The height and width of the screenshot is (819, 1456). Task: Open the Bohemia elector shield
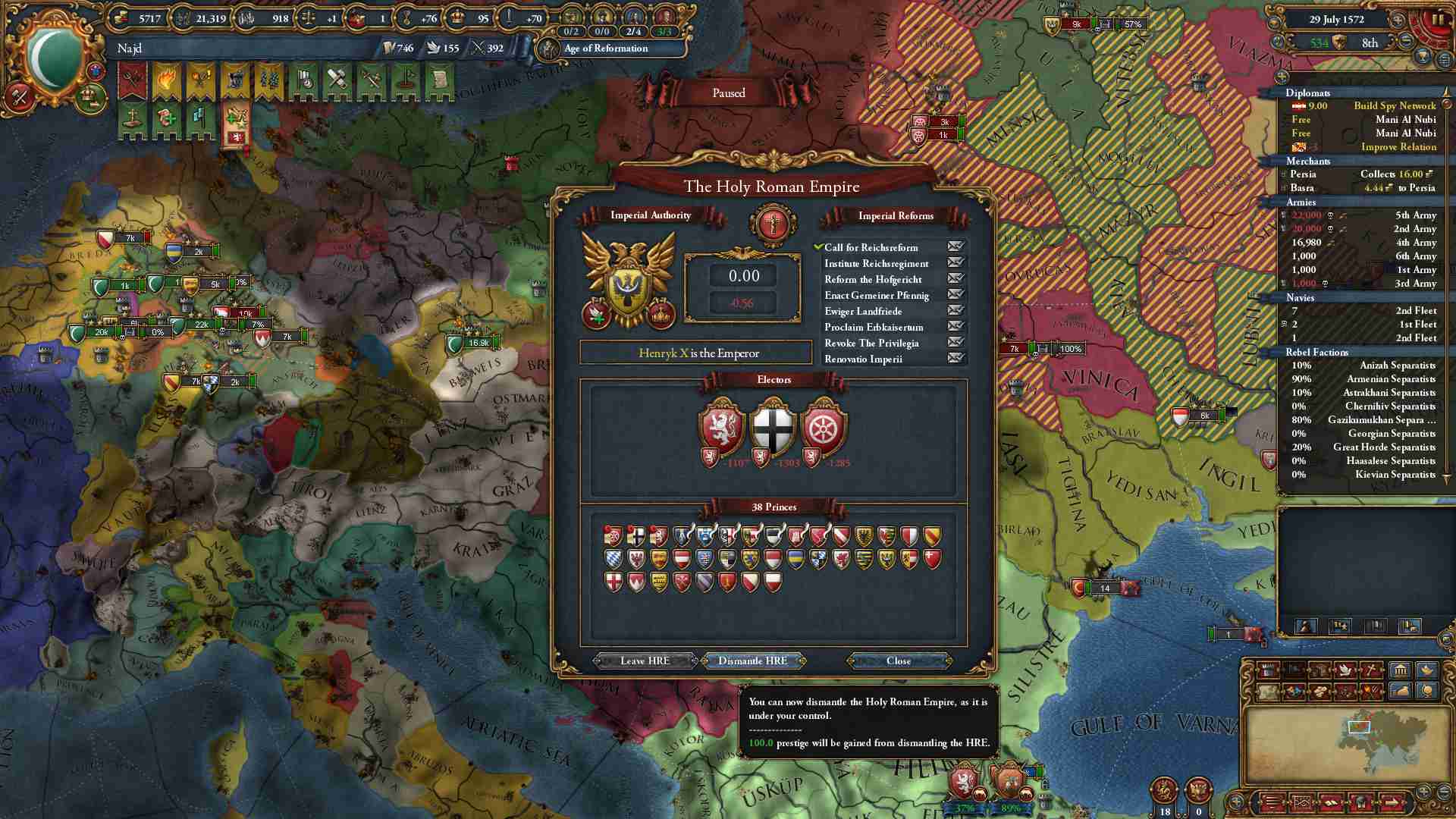click(720, 427)
